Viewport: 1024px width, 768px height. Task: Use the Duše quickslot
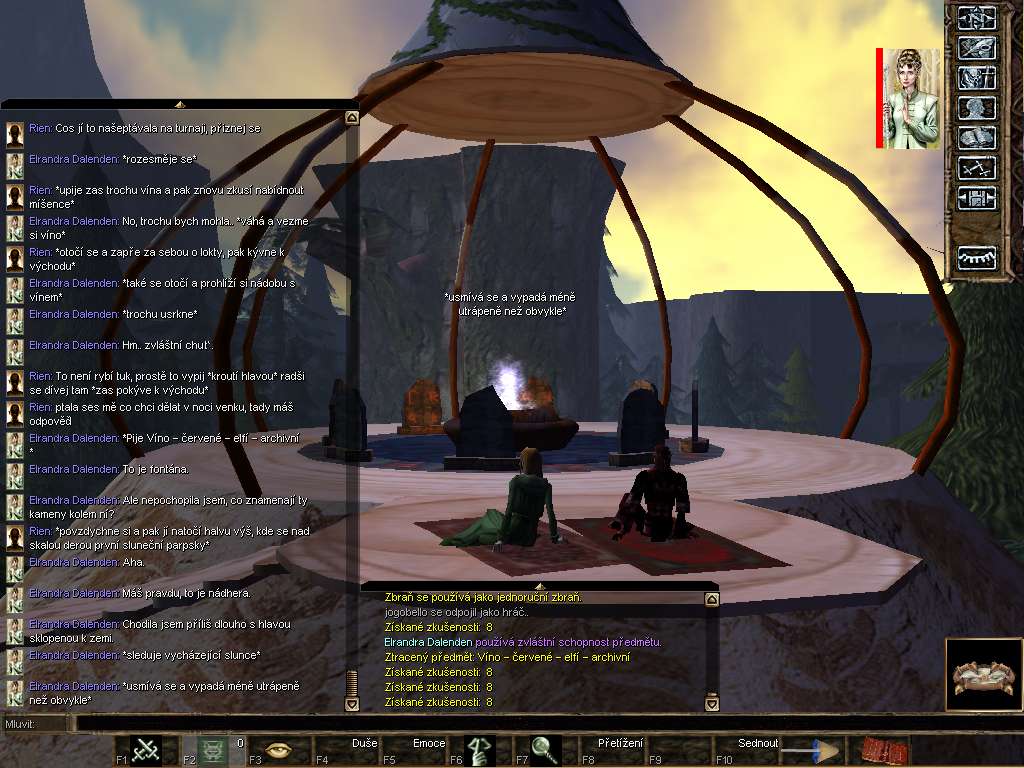pyautogui.click(x=346, y=750)
